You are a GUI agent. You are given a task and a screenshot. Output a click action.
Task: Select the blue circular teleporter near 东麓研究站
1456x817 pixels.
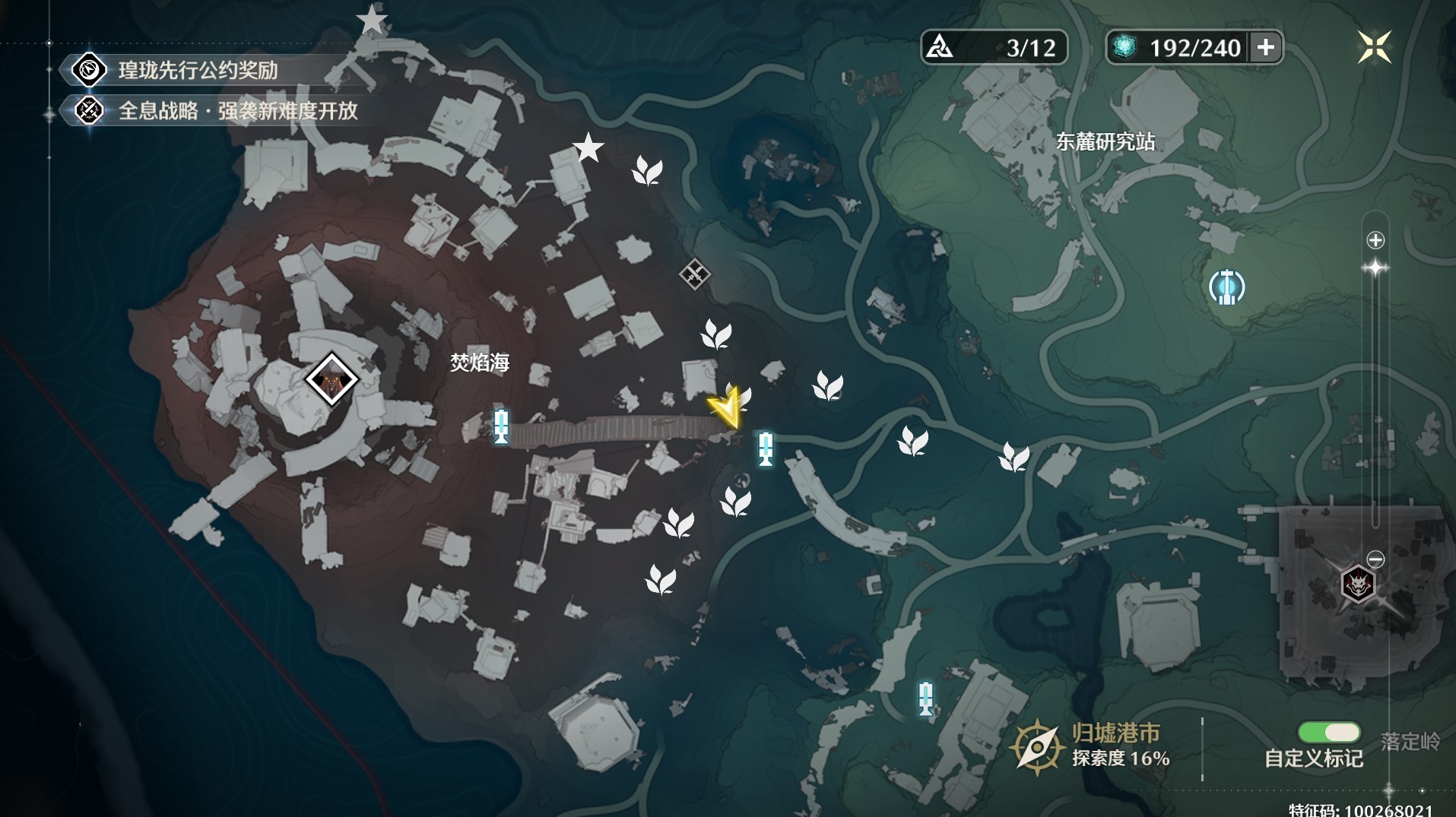point(1226,287)
